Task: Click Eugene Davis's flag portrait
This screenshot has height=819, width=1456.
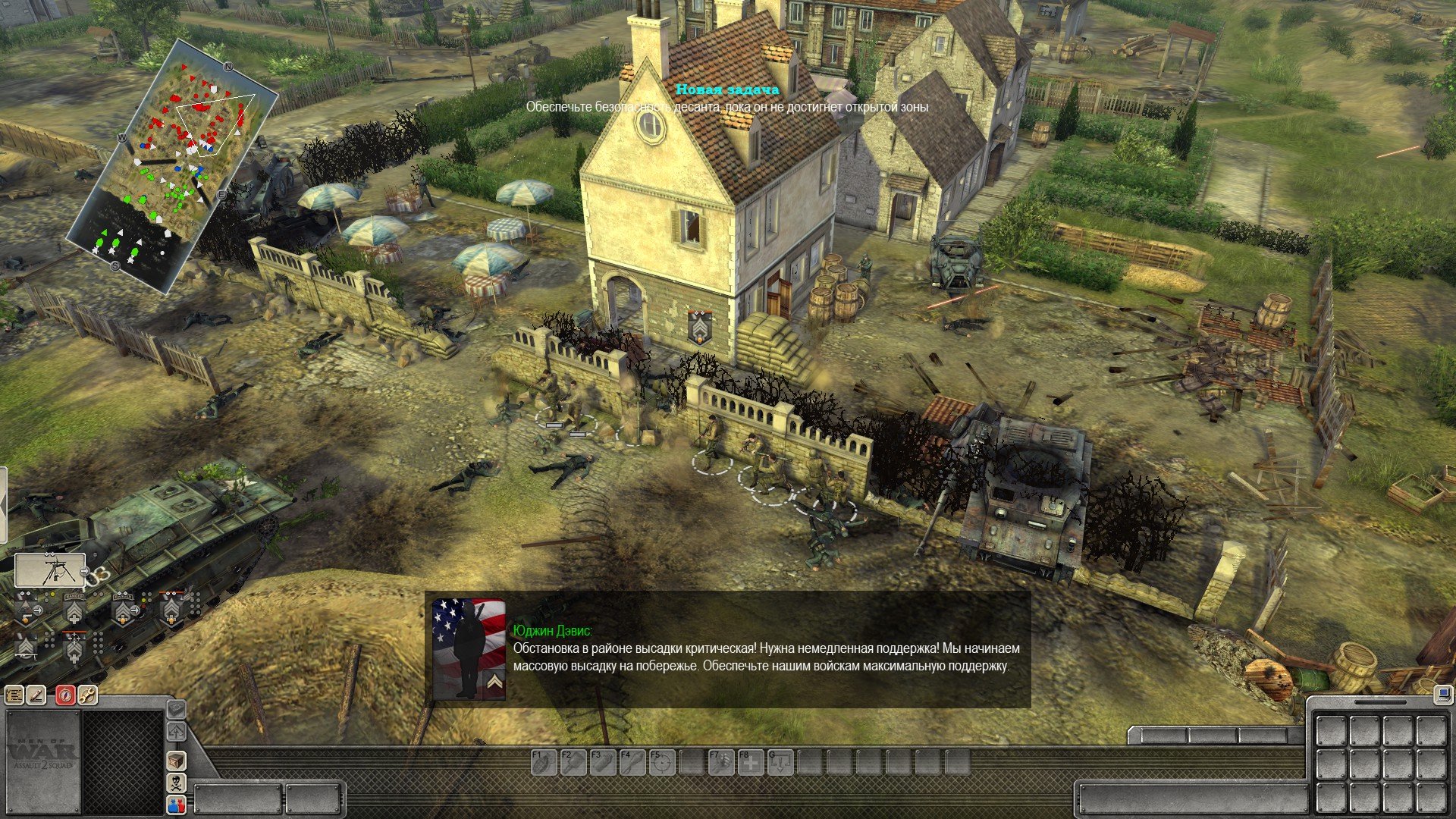Action: 469,649
